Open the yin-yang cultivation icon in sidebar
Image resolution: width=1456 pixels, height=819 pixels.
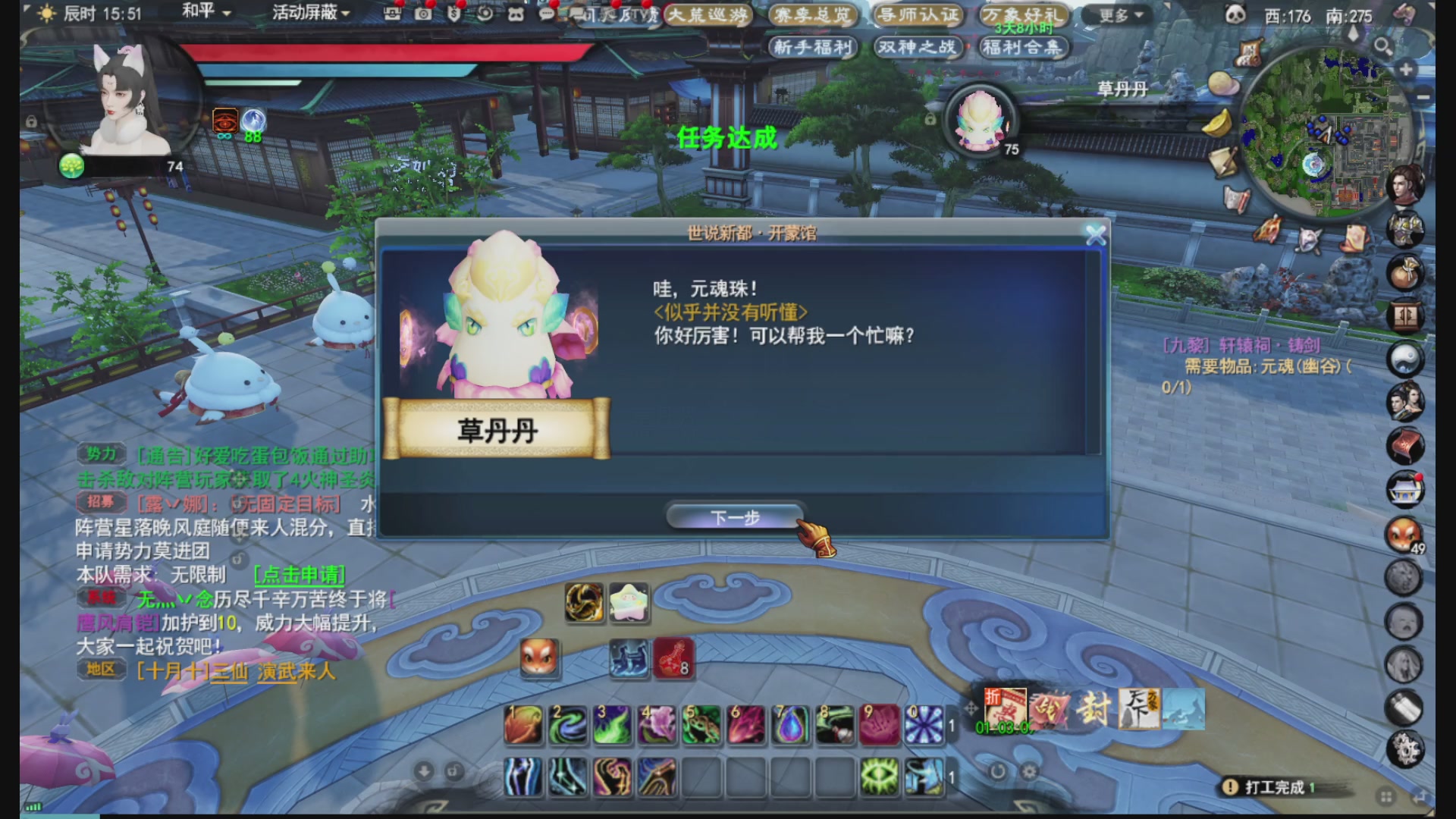click(1404, 356)
